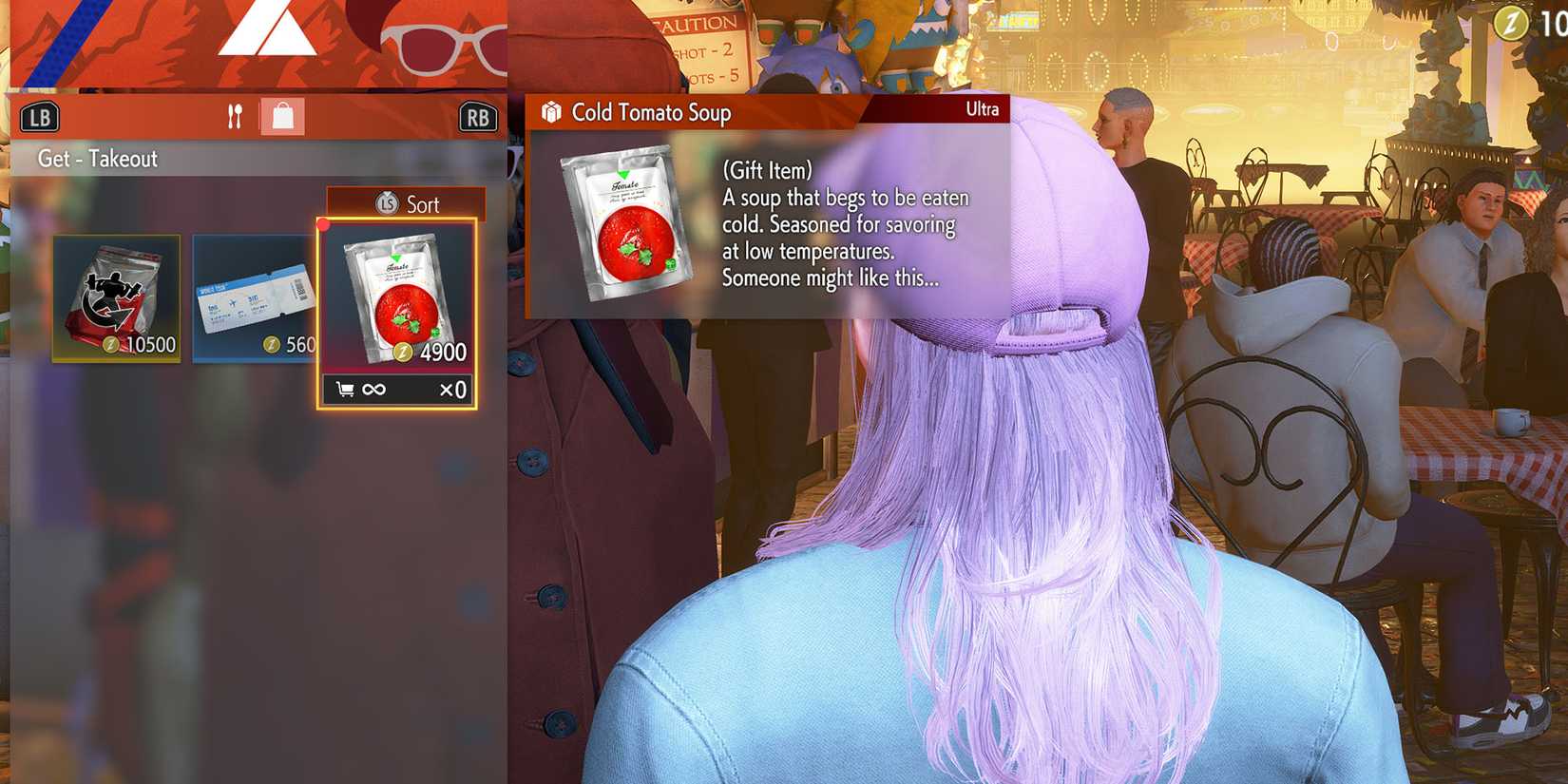Viewport: 1568px width, 784px height.
Task: Open the Sort options
Action: [422, 204]
